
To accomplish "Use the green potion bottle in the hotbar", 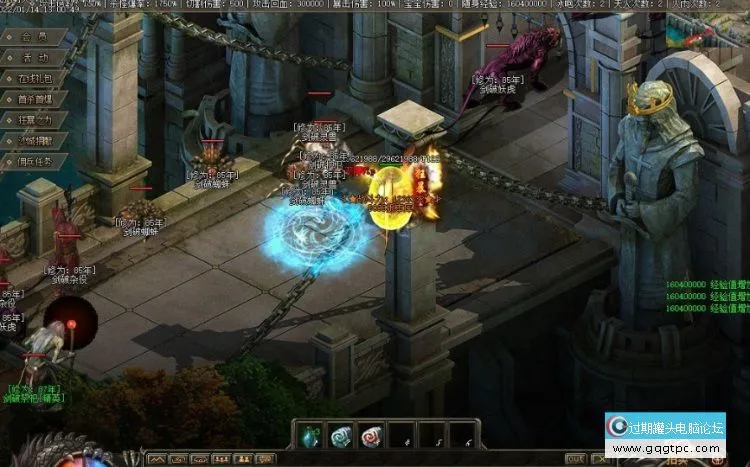I will [311, 435].
